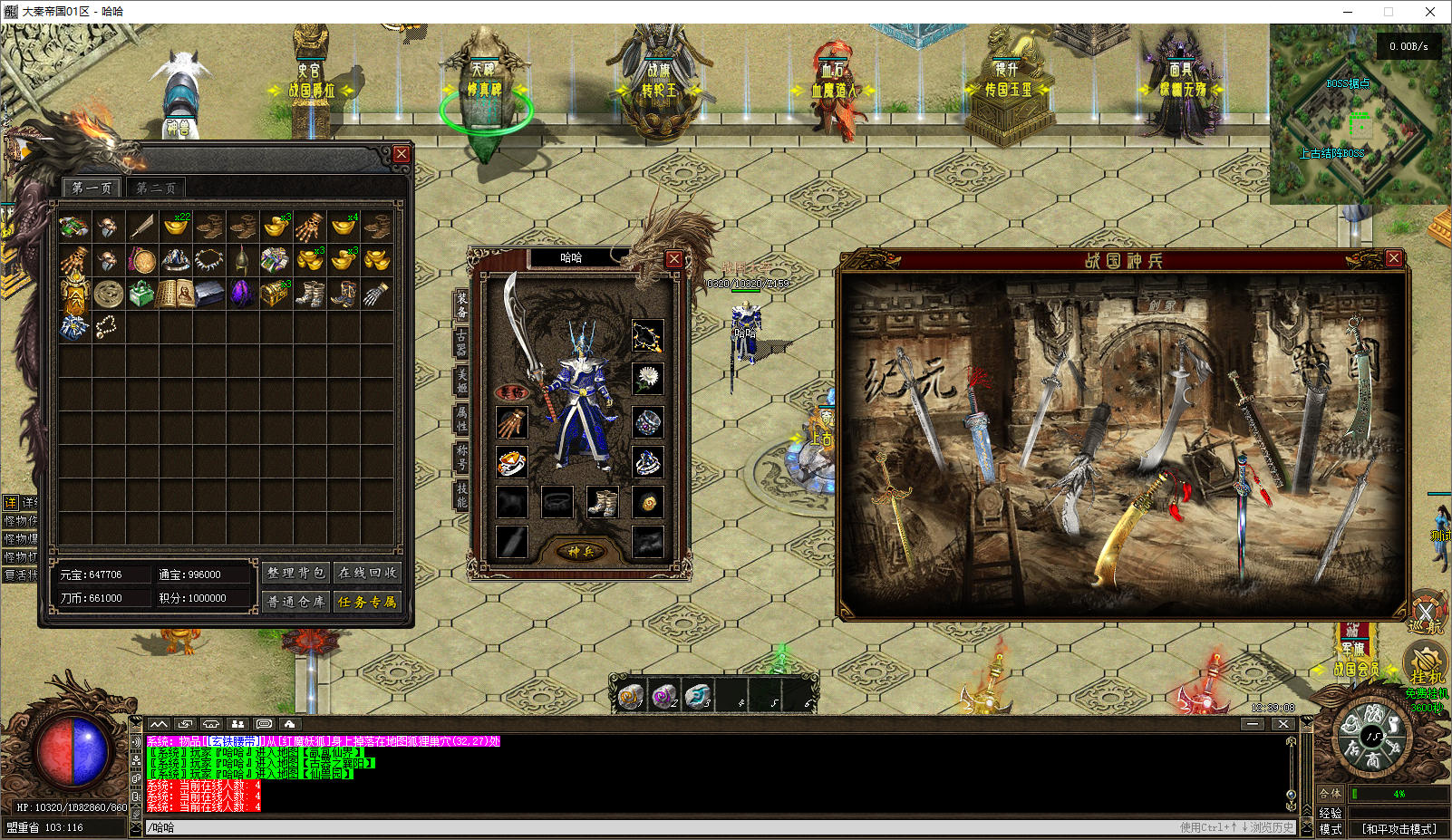Switch to the 属性 attributes tab
The width and height of the screenshot is (1452, 840).
461,419
